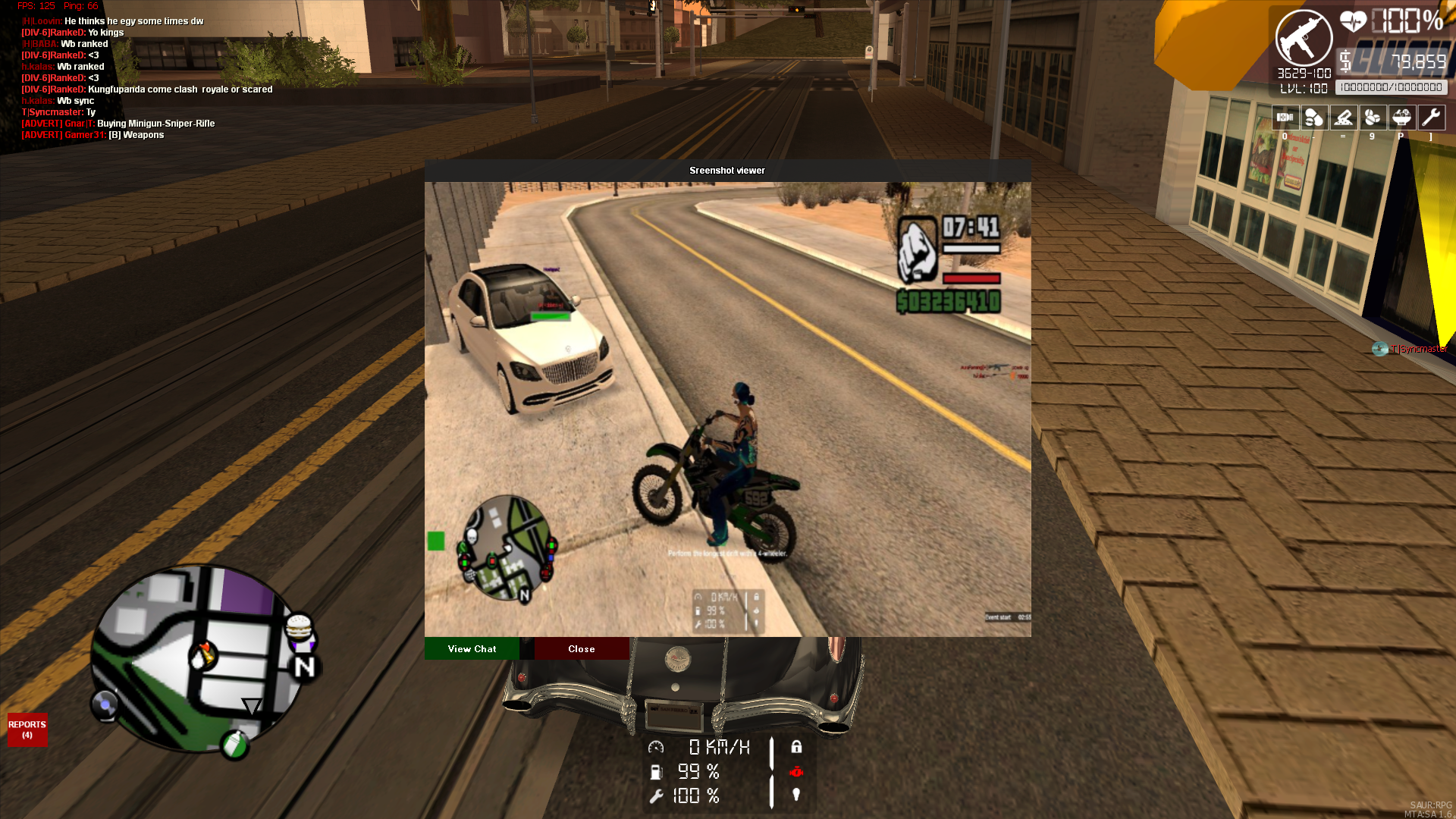Select the burger marker on the minimap
The height and width of the screenshot is (819, 1456).
point(299,628)
